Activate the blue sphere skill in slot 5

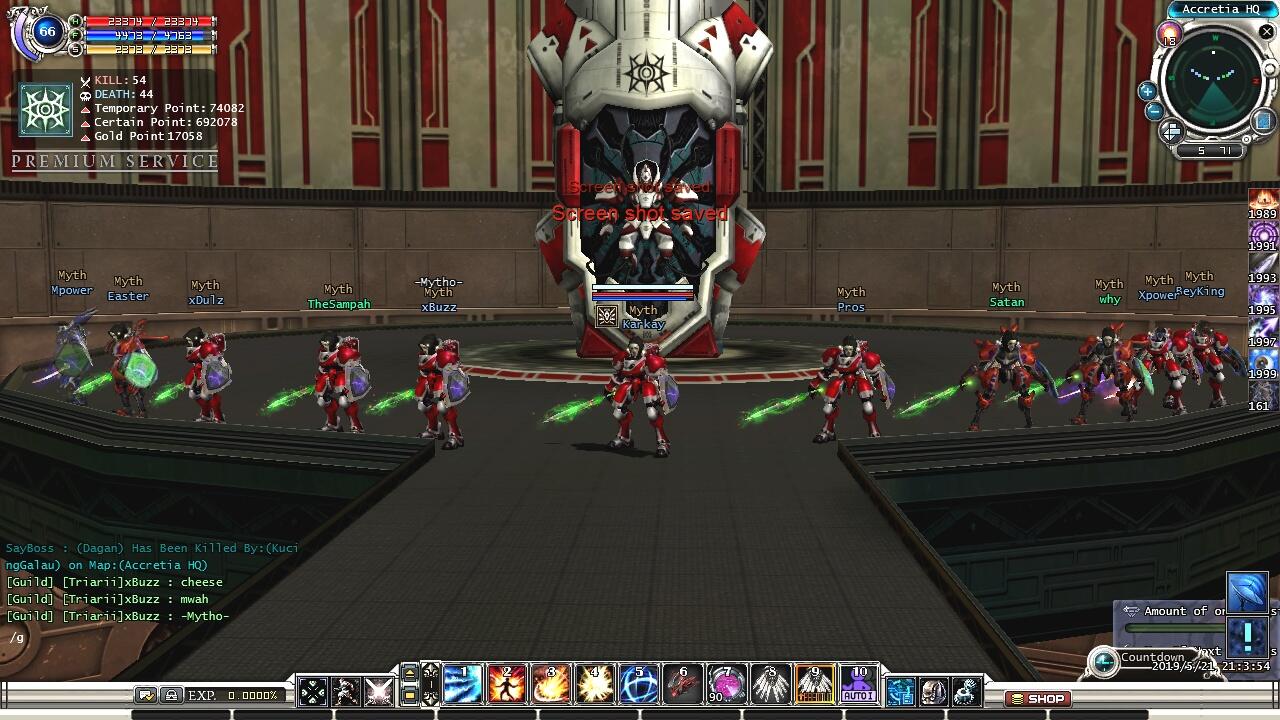pos(639,685)
